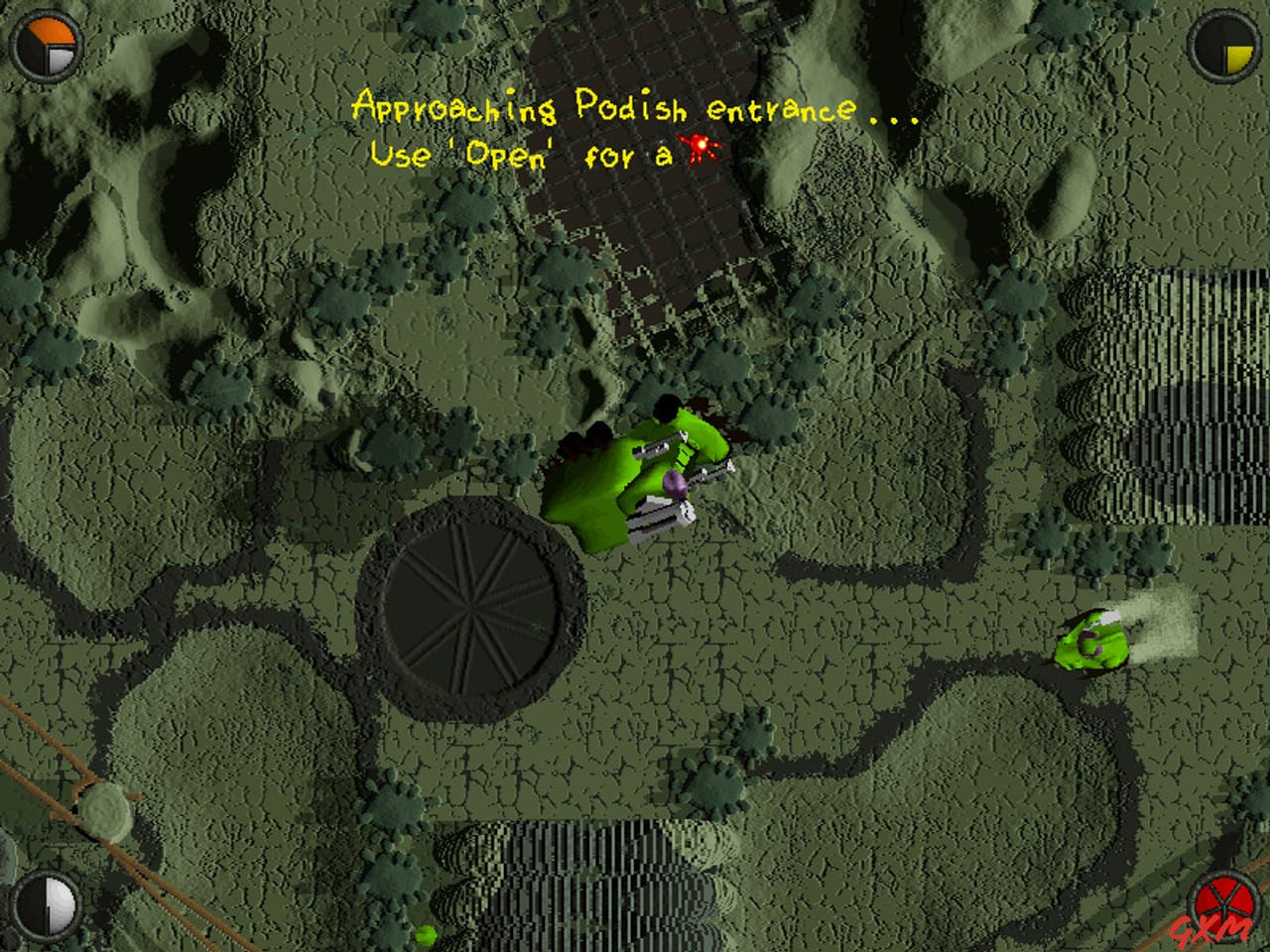Screen dimensions: 1270x952
Task: Click the GXM watermark logo
Action: tap(1209, 931)
